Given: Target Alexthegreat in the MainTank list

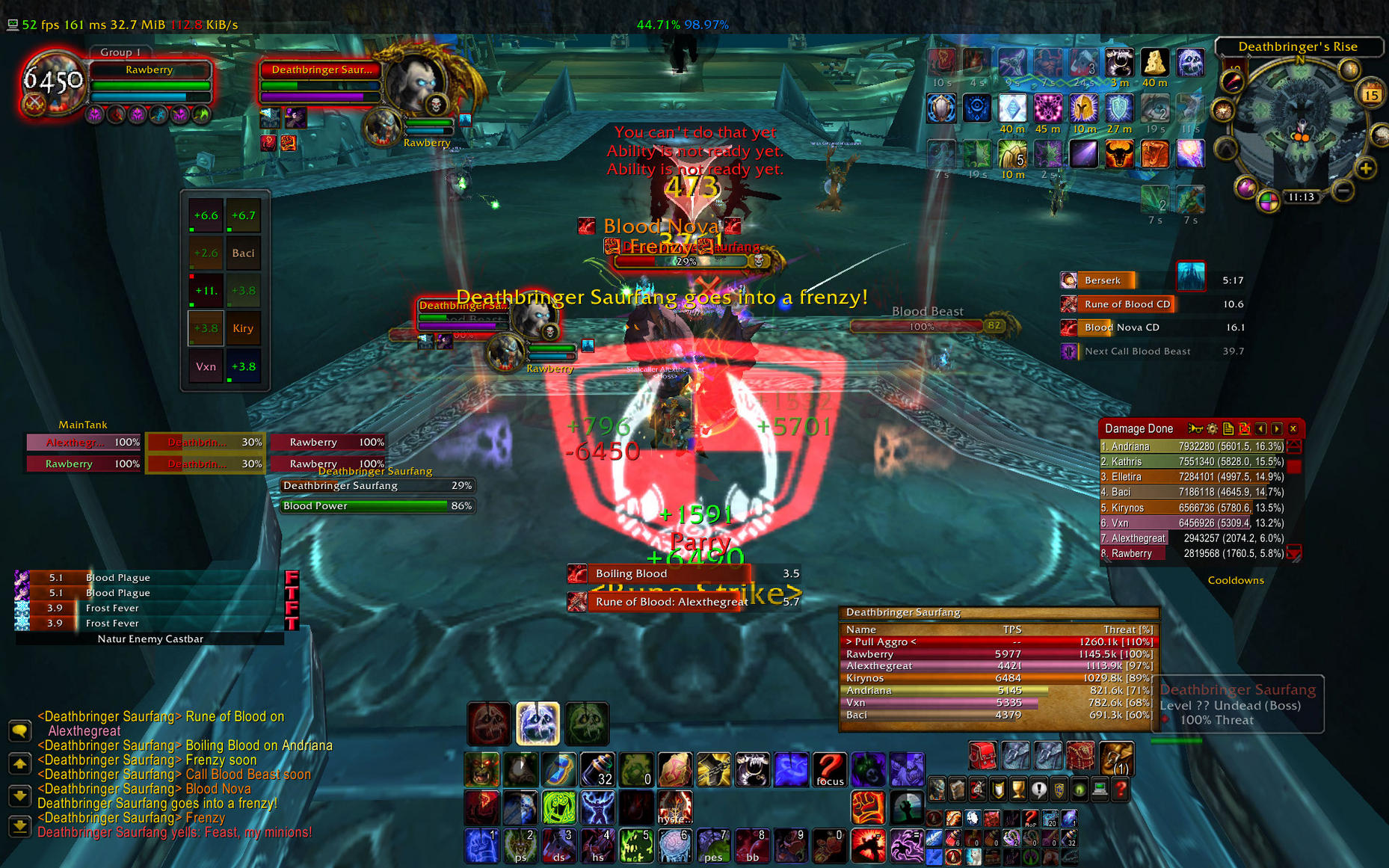Looking at the screenshot, I should coord(84,442).
